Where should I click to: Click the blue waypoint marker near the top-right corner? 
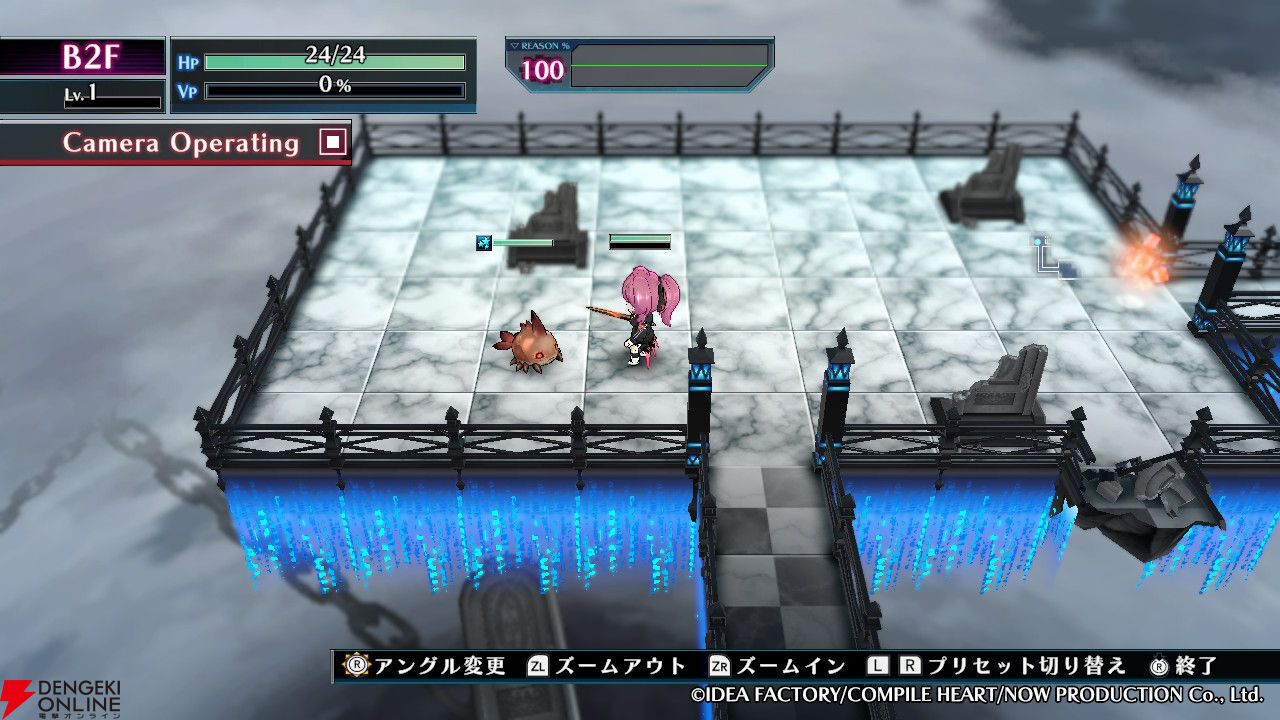(1040, 245)
